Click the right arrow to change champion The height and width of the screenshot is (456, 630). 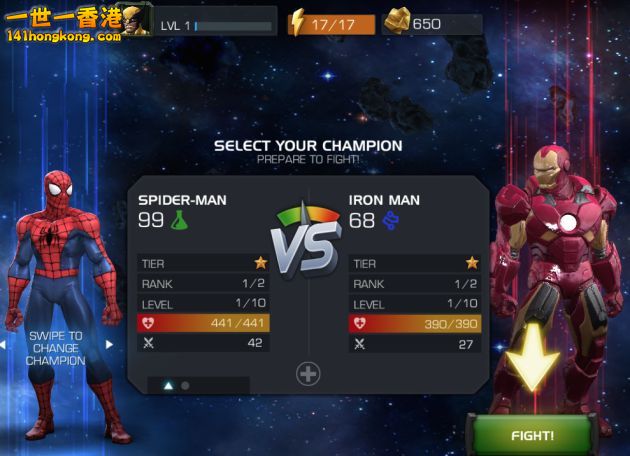(x=109, y=344)
